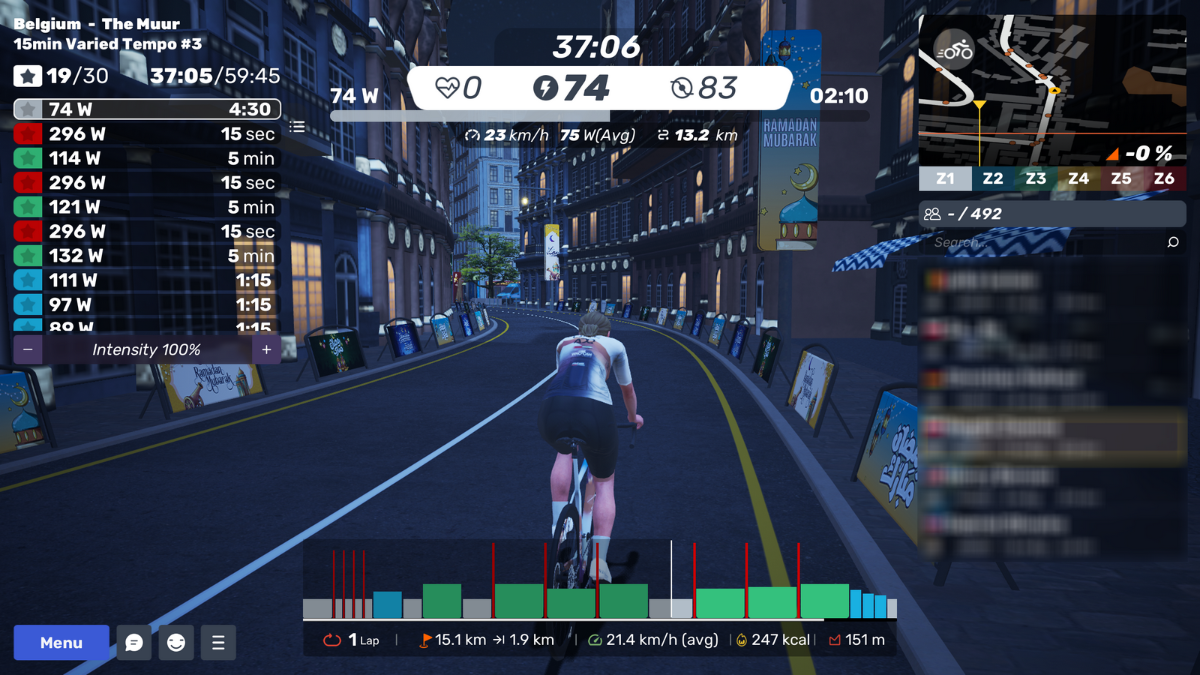Open the smiley emote button

[176, 643]
